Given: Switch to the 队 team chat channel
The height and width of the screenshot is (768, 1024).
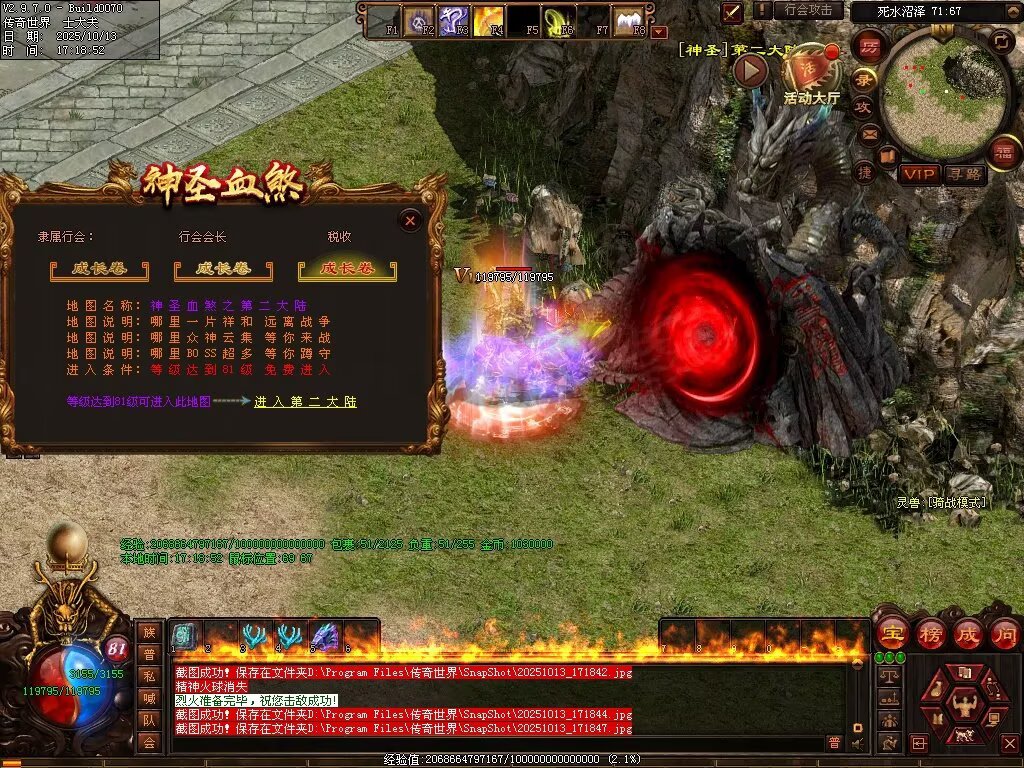Looking at the screenshot, I should click(x=149, y=720).
